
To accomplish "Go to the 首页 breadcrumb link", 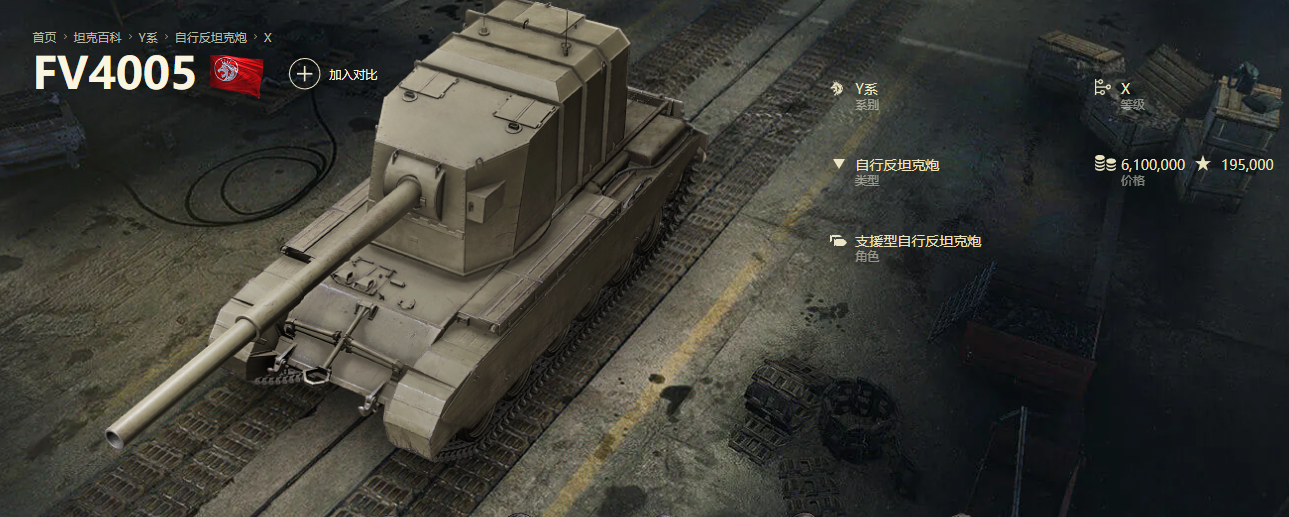I will click(x=44, y=37).
